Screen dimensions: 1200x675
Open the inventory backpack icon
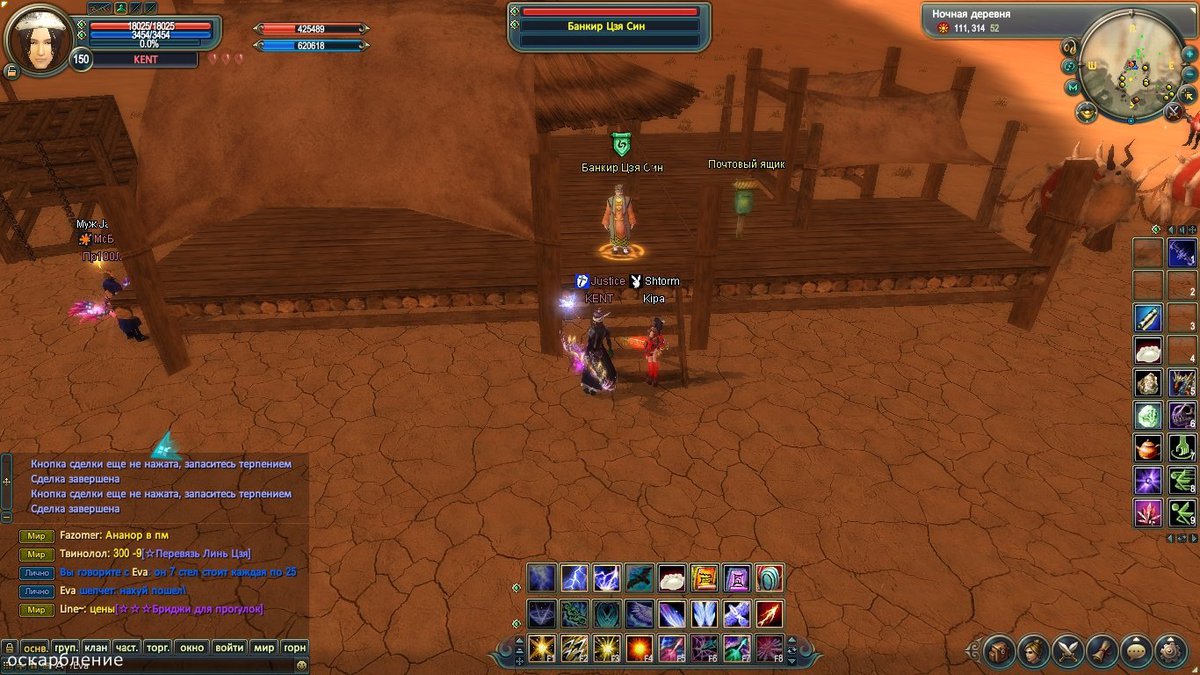pos(999,651)
